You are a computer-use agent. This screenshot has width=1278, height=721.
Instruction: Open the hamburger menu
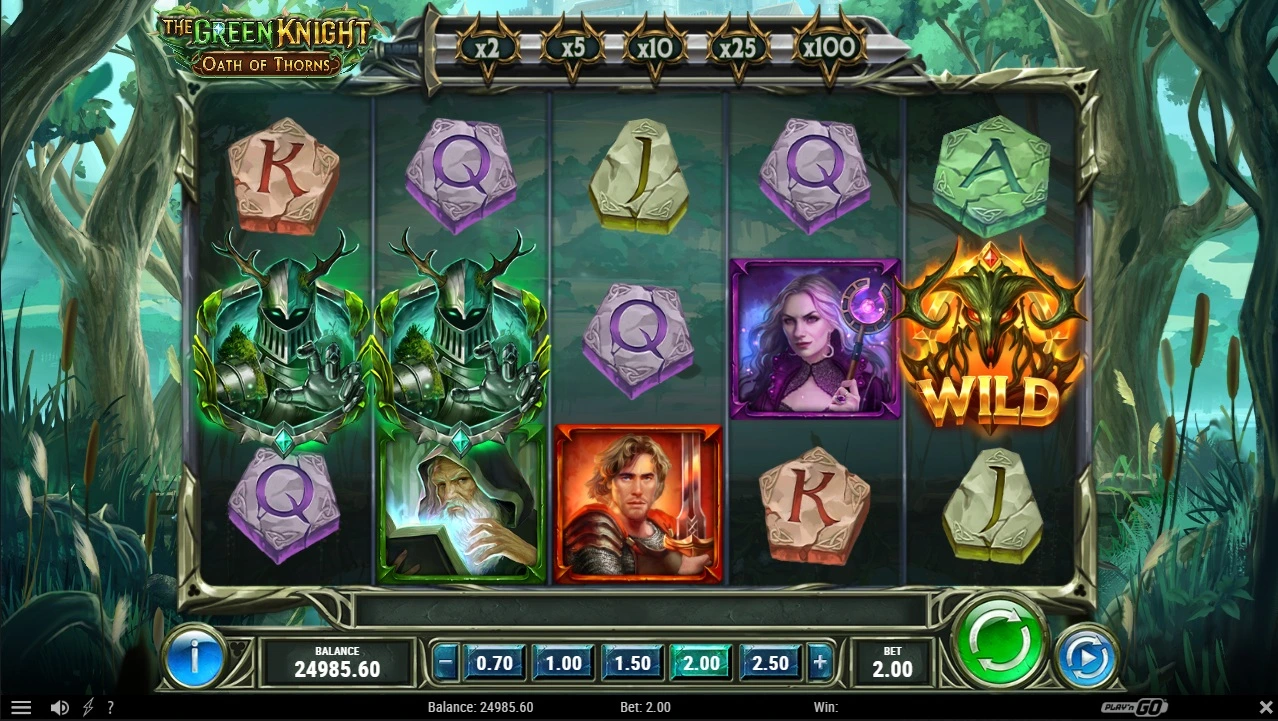(x=21, y=708)
